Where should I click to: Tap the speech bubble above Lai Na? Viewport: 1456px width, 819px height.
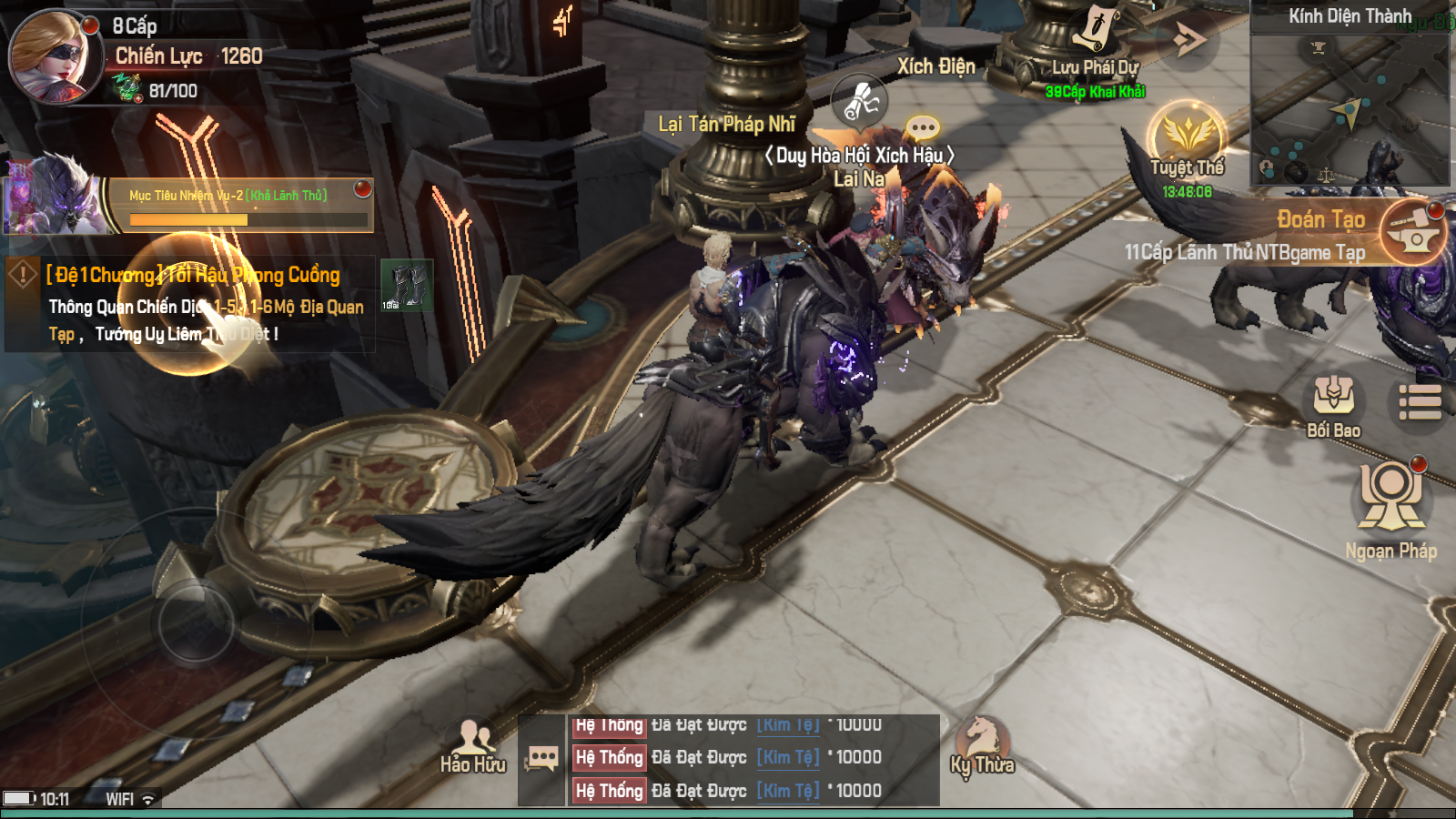[923, 127]
